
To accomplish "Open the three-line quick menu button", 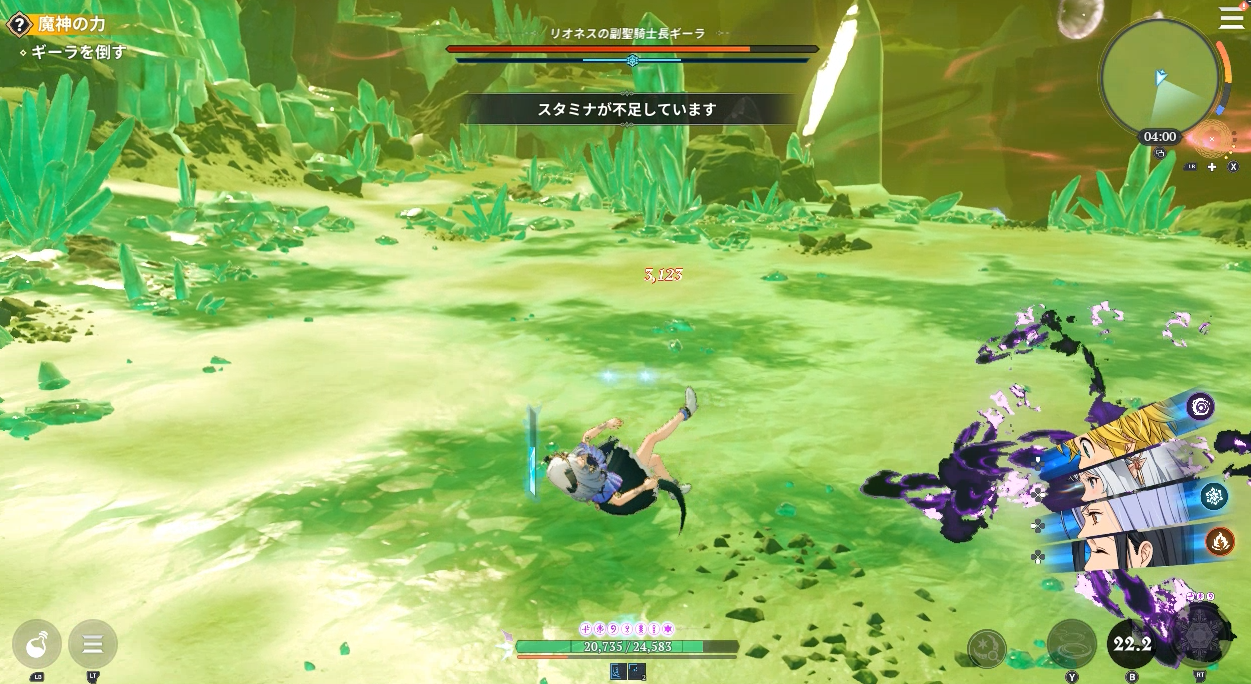I will [x=93, y=644].
